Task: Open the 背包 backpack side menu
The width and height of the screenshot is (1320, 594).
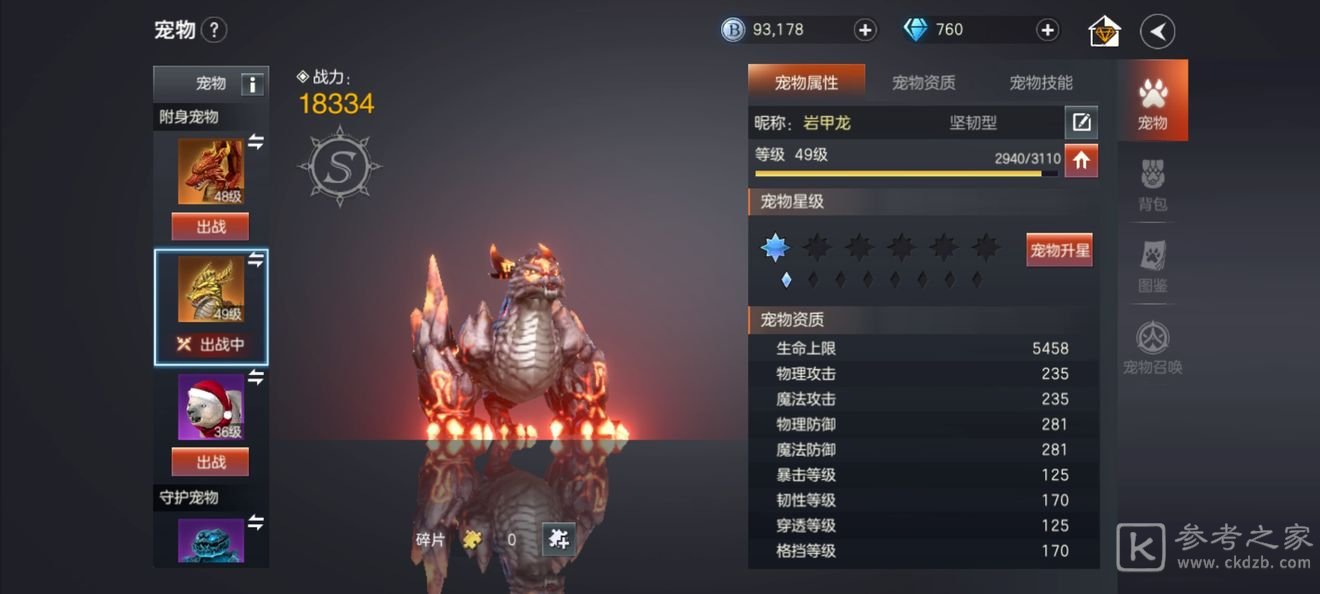Action: (x=1153, y=186)
